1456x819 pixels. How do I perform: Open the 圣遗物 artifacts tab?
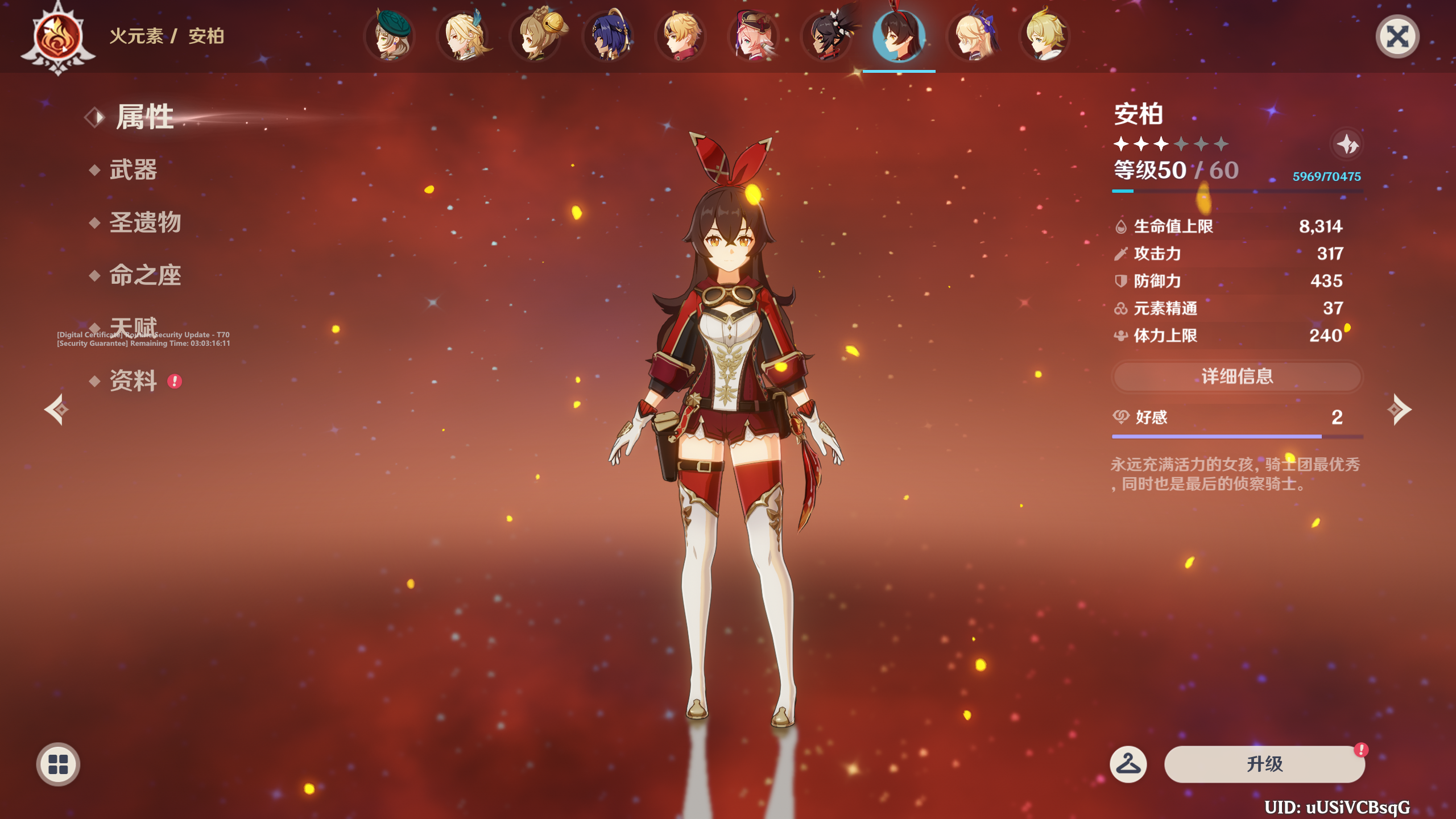point(145,222)
